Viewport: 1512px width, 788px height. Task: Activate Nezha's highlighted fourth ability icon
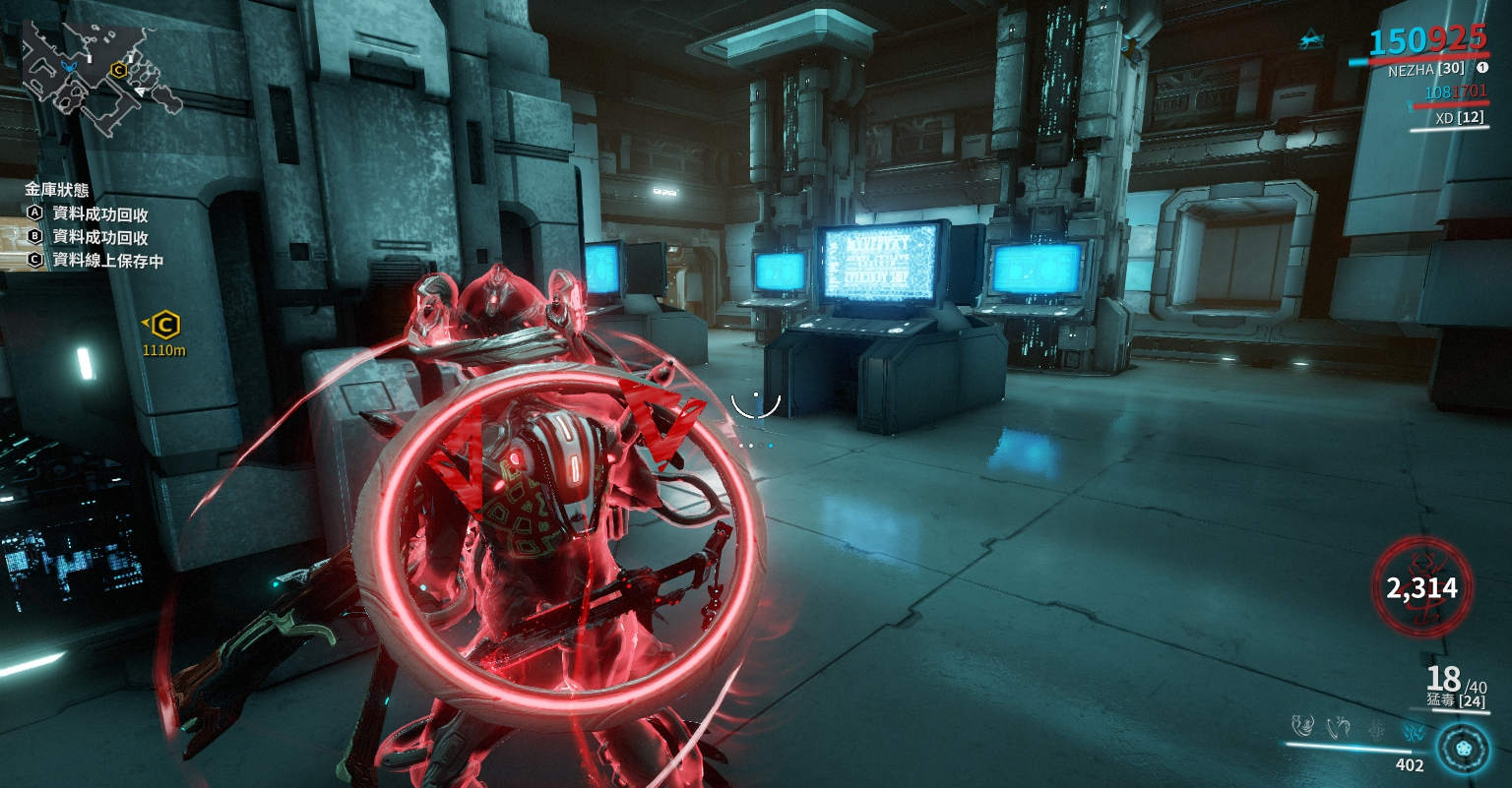coord(1414,728)
